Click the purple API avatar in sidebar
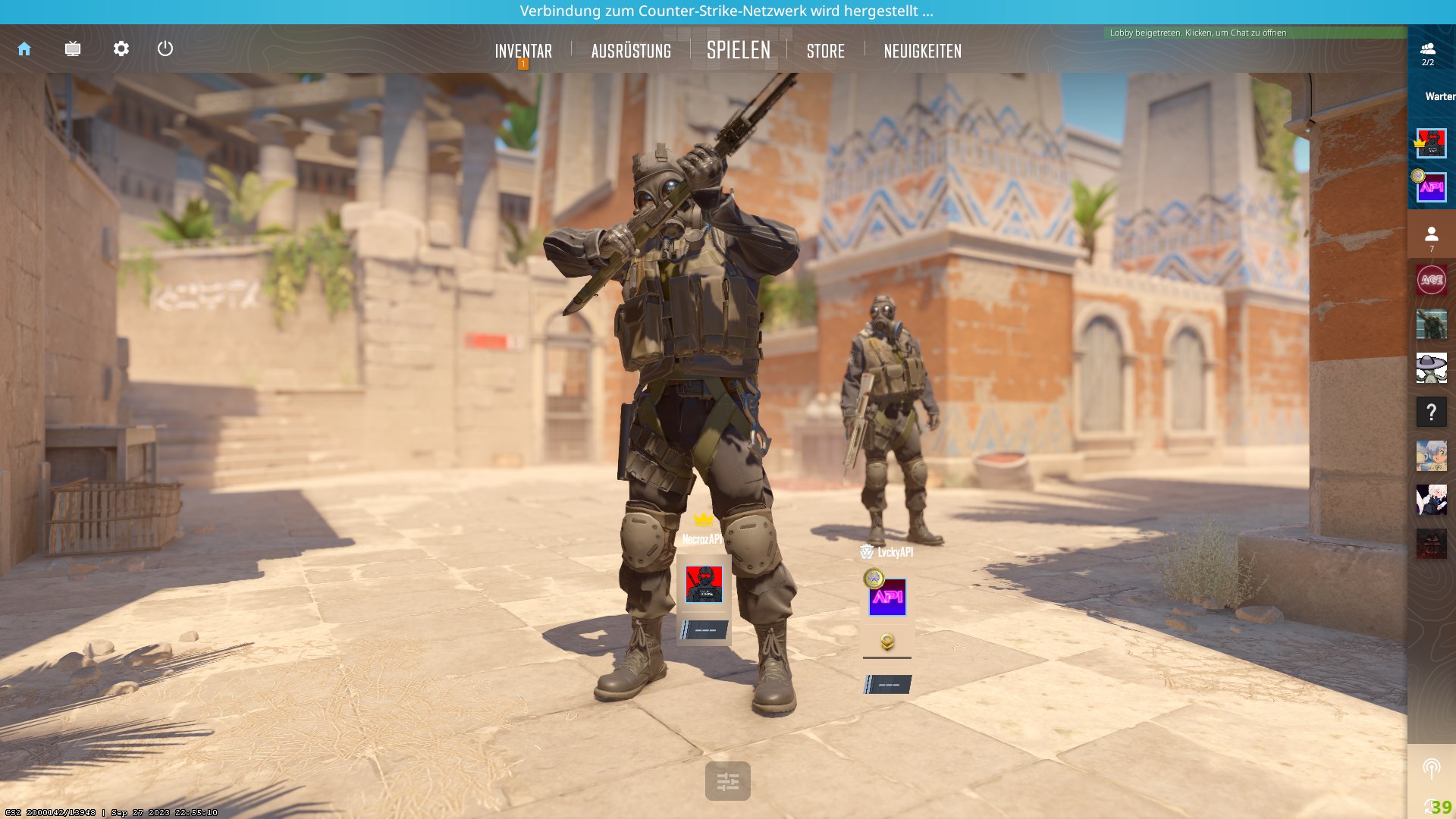The height and width of the screenshot is (819, 1456). pos(1432,187)
